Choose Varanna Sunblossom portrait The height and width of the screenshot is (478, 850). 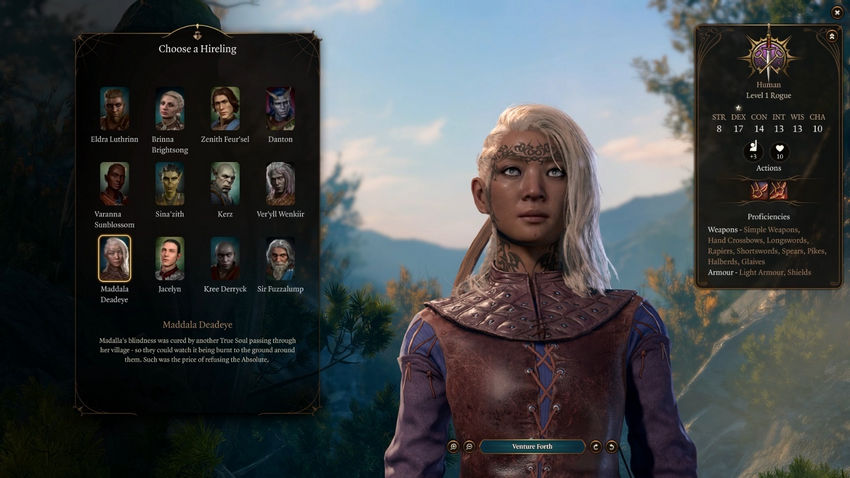coord(114,183)
